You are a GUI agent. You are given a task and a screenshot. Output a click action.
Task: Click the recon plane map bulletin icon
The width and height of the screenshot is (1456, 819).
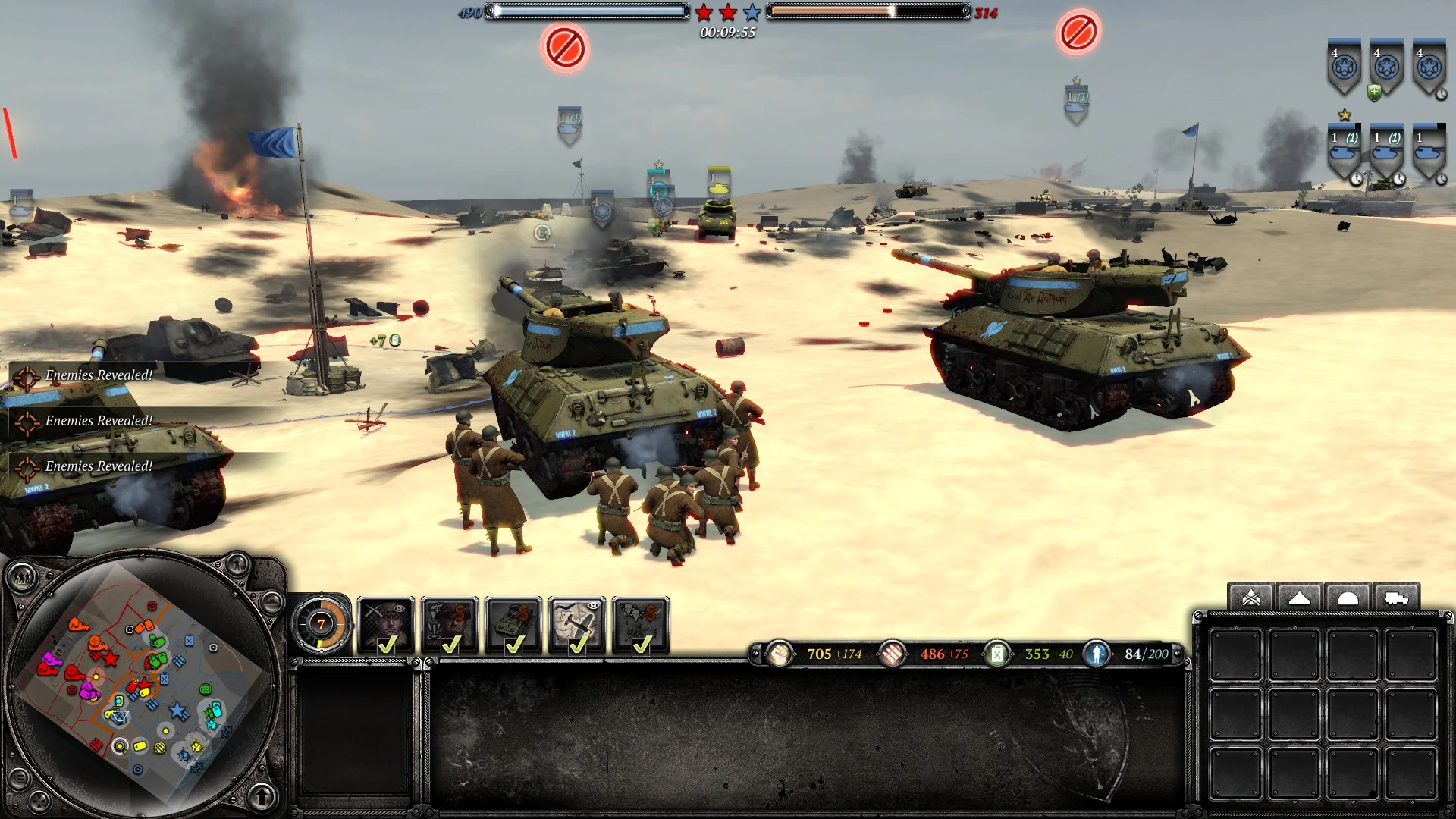[578, 618]
